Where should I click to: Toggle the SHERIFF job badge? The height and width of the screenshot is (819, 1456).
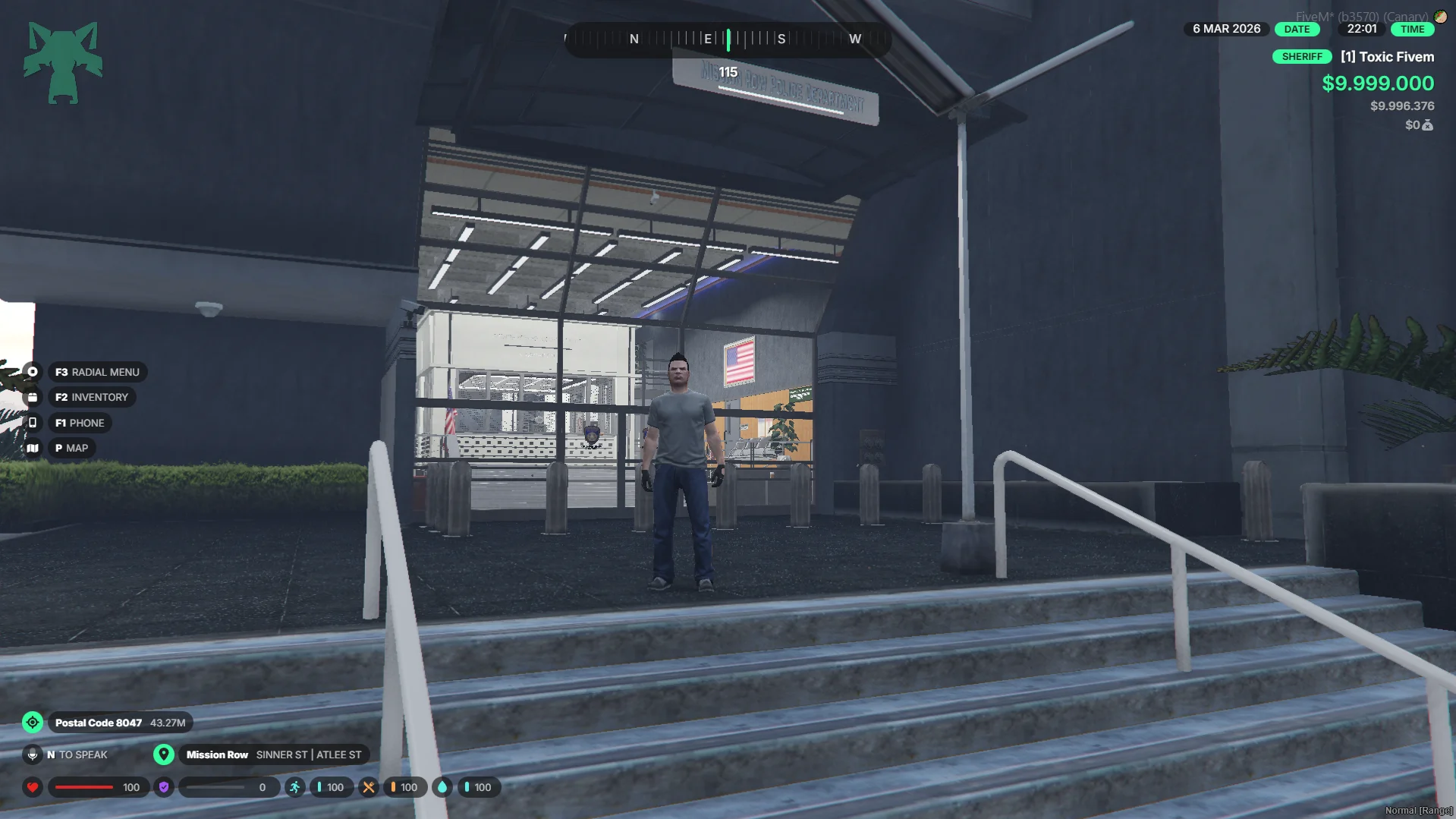pos(1302,56)
